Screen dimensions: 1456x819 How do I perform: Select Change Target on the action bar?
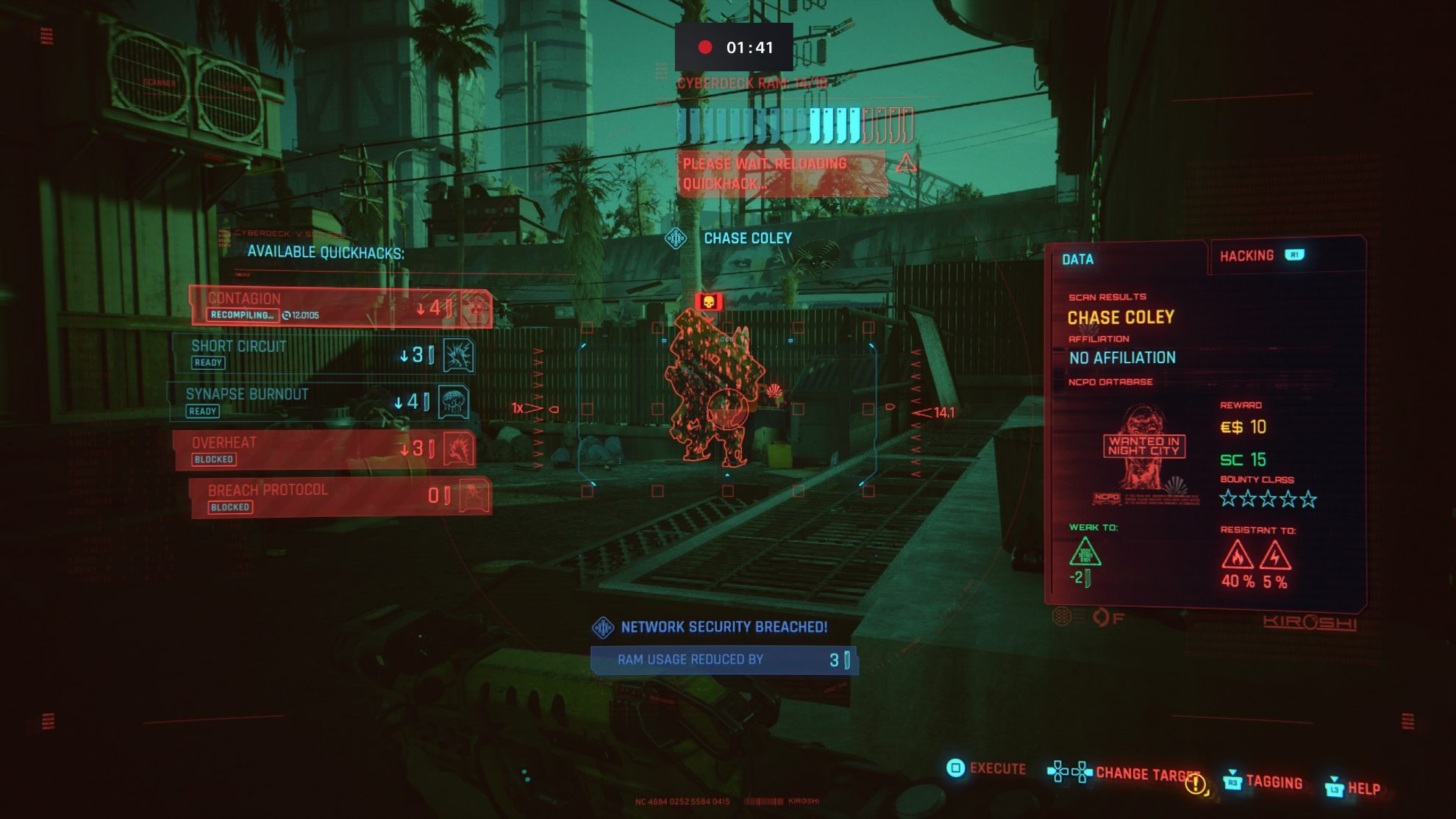coord(1147,773)
